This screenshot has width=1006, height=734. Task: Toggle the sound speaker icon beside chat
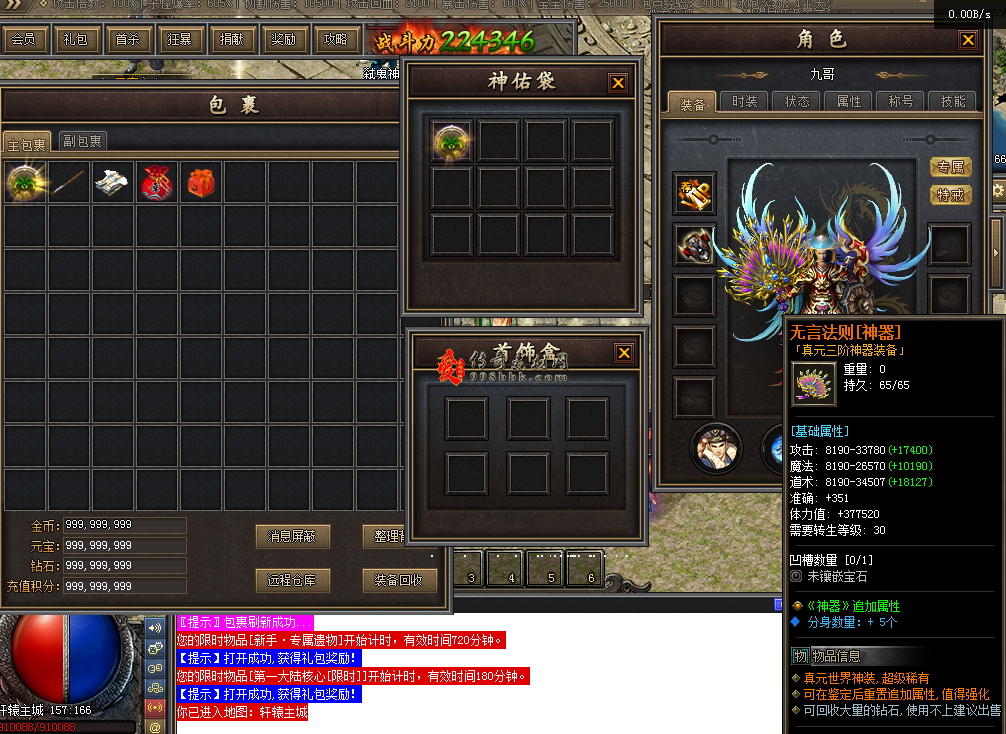(x=155, y=627)
